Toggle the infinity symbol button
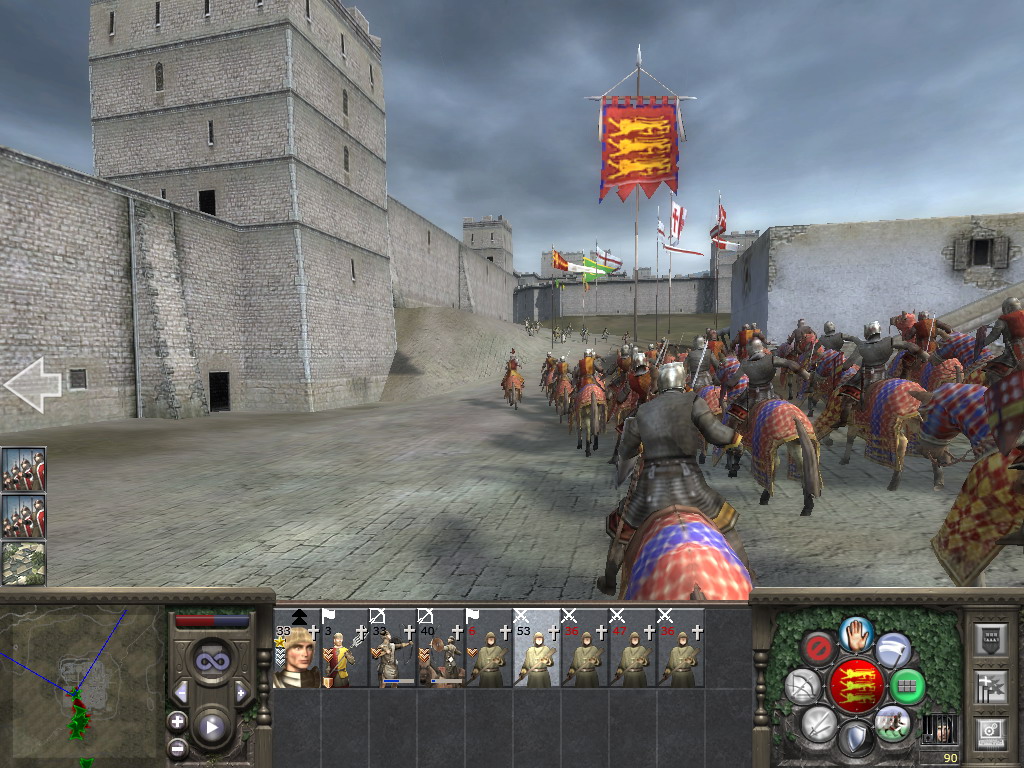 [211, 660]
